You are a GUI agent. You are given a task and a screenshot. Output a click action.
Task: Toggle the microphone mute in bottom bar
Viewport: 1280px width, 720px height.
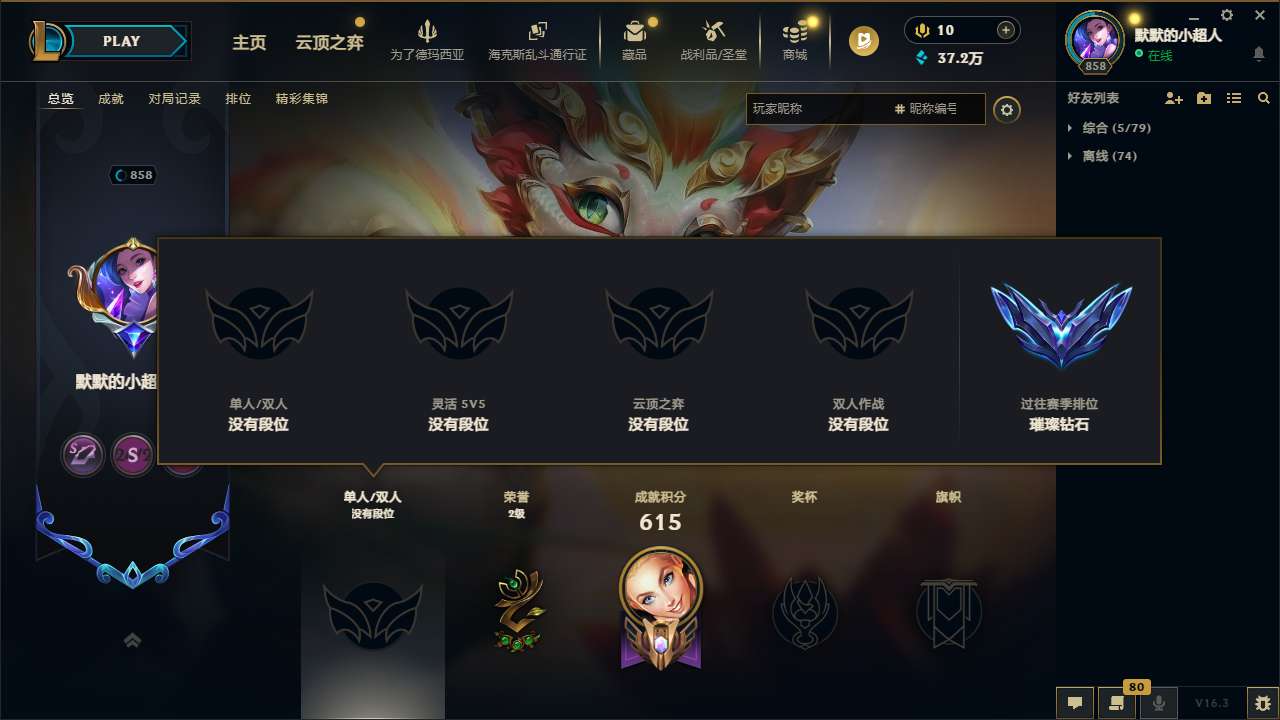1158,703
